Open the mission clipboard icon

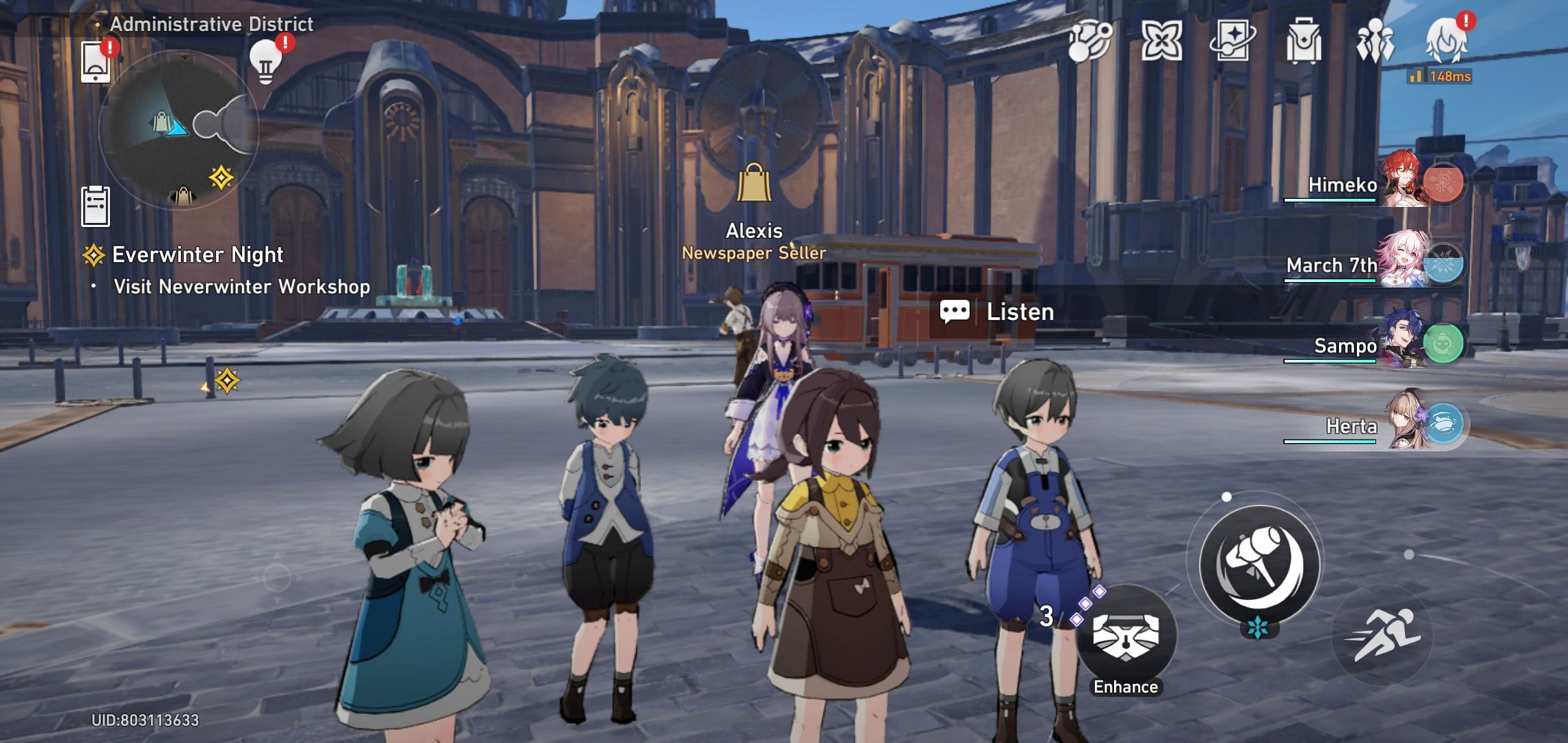click(x=96, y=206)
